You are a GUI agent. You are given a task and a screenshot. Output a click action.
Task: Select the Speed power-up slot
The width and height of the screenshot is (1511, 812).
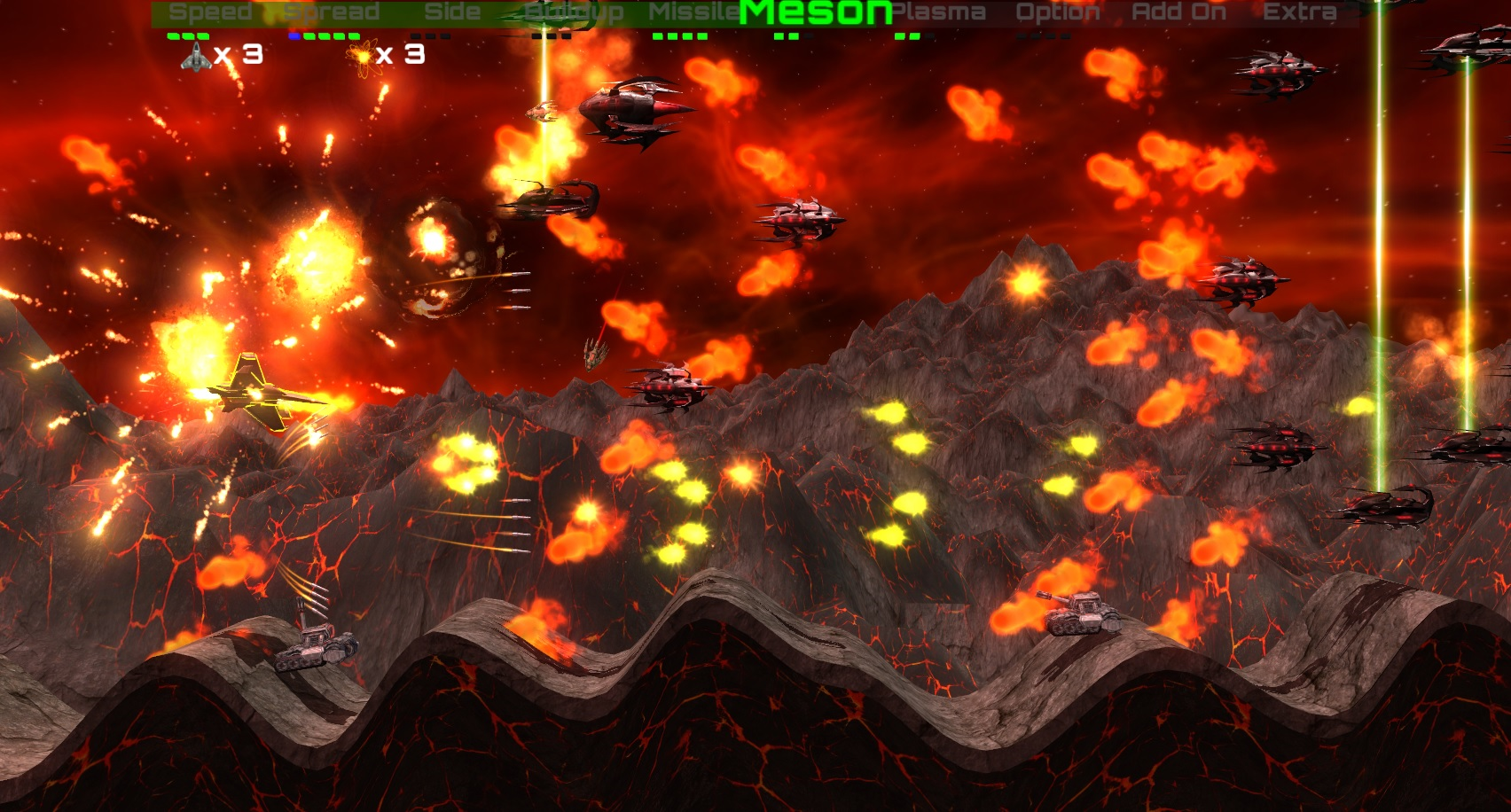pos(210,12)
